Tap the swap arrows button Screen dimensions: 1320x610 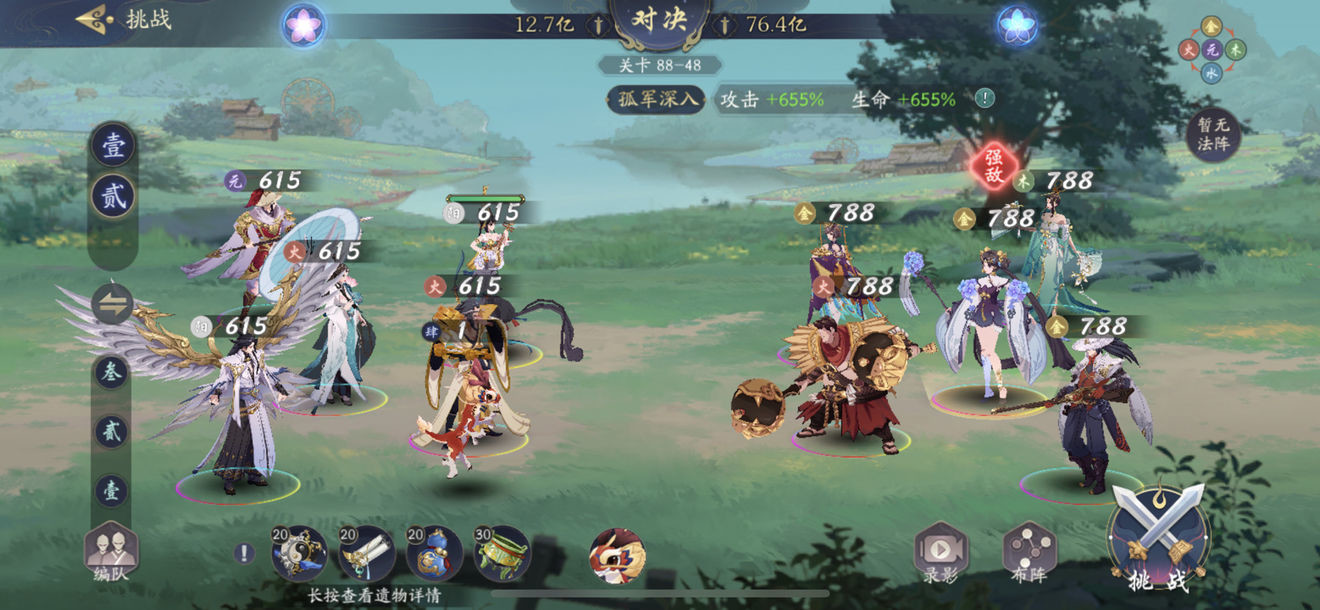point(112,304)
